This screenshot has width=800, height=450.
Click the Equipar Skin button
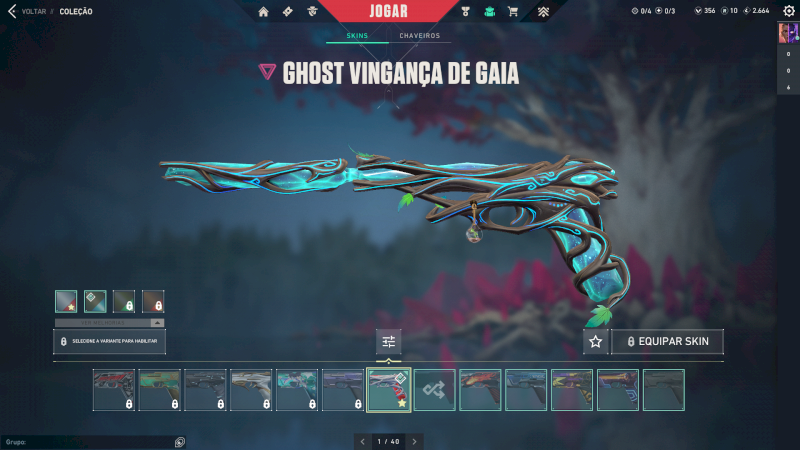pos(667,342)
